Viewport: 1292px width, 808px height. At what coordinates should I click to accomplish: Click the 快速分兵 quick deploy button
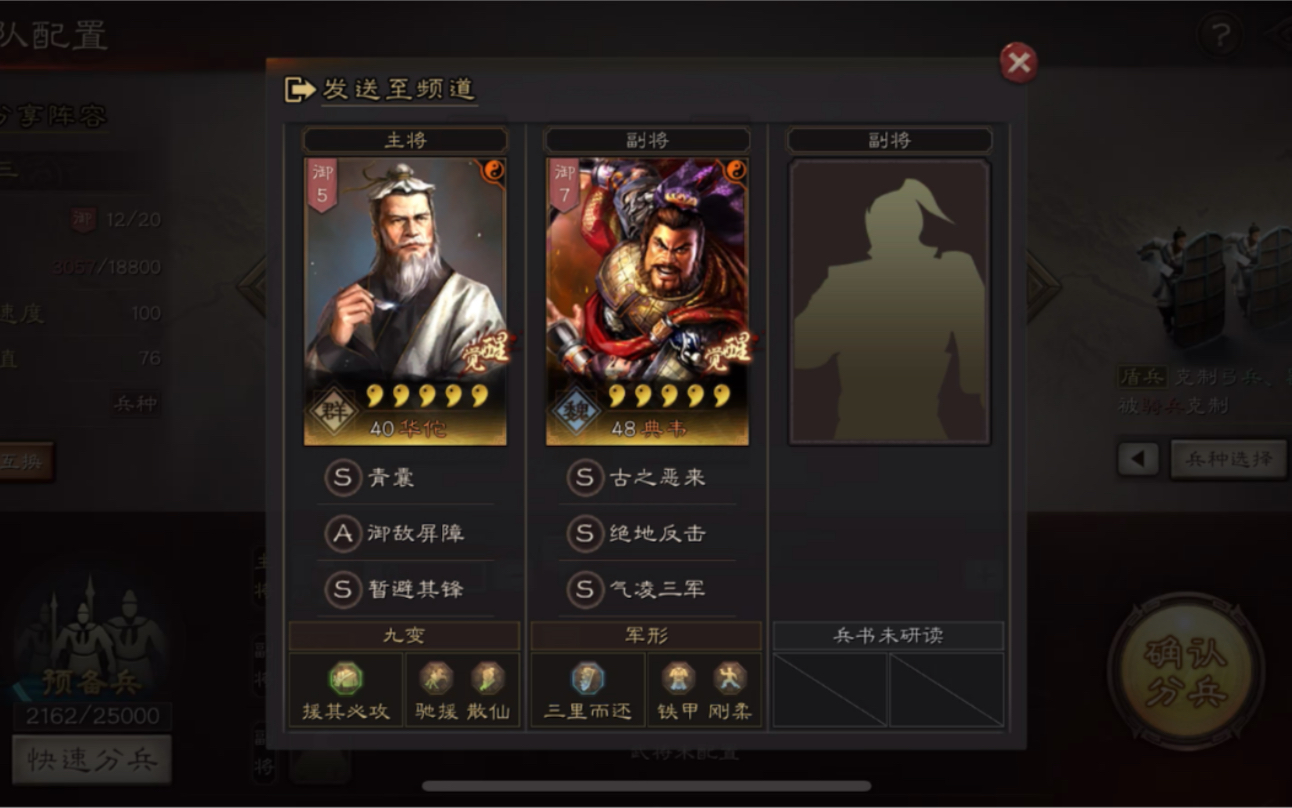tap(93, 759)
